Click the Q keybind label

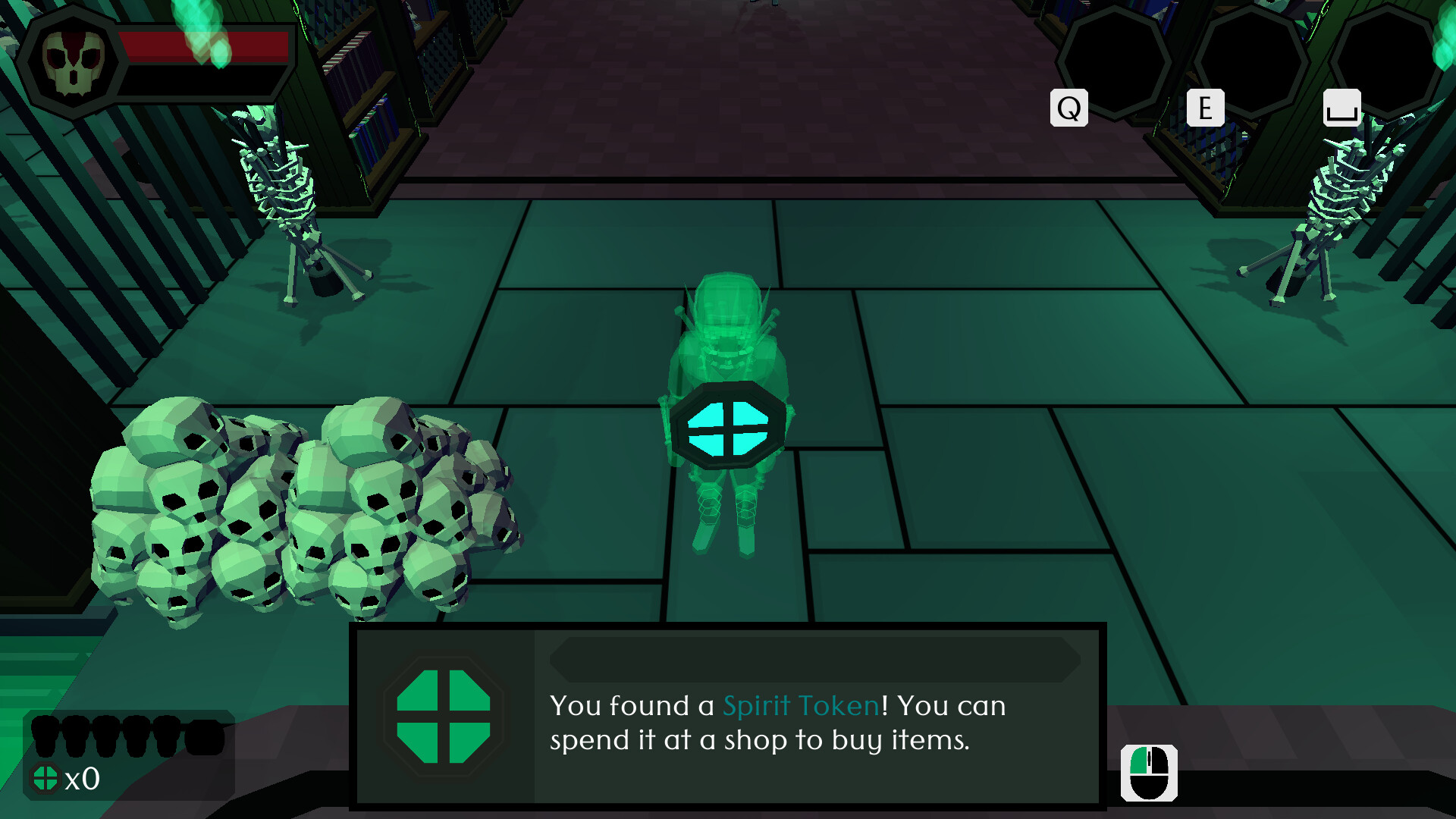1069,108
